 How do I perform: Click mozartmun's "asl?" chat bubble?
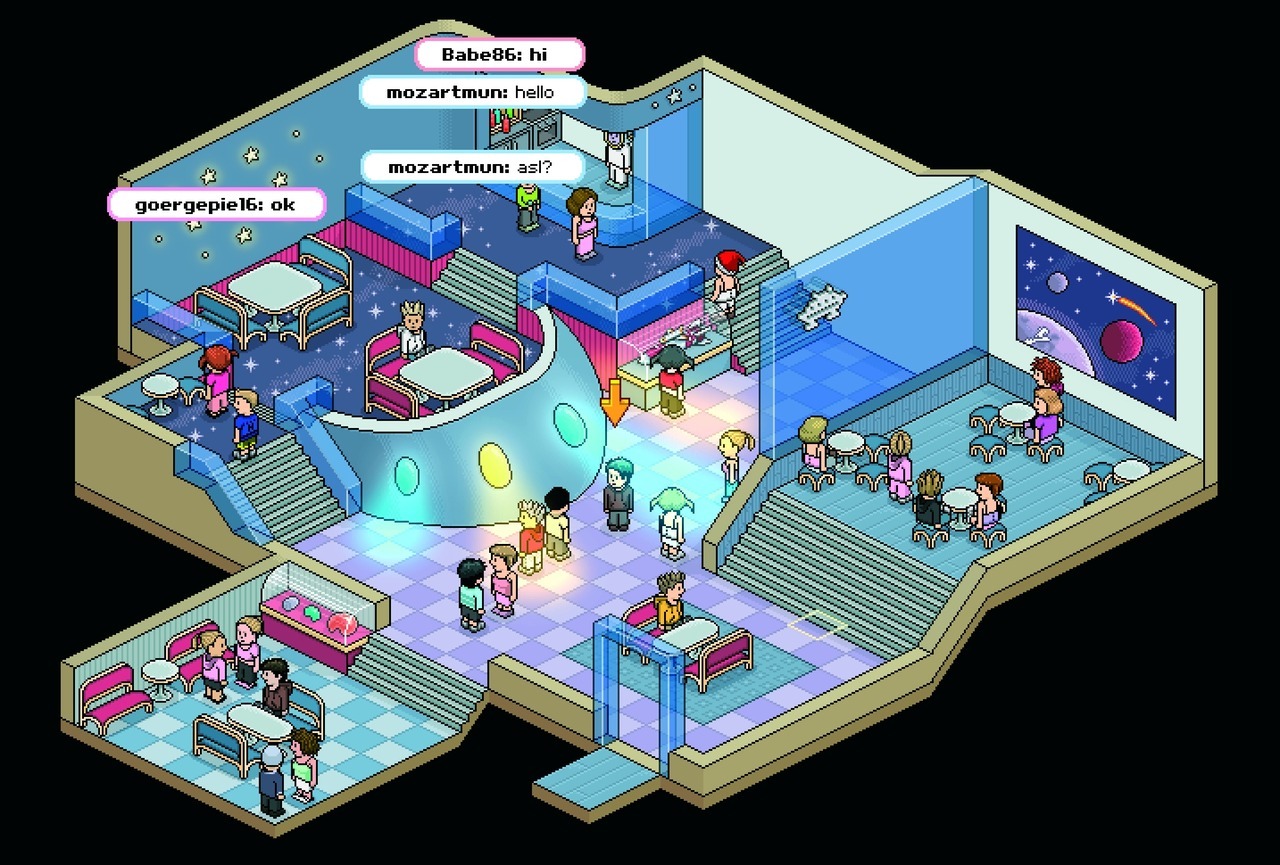coord(471,167)
